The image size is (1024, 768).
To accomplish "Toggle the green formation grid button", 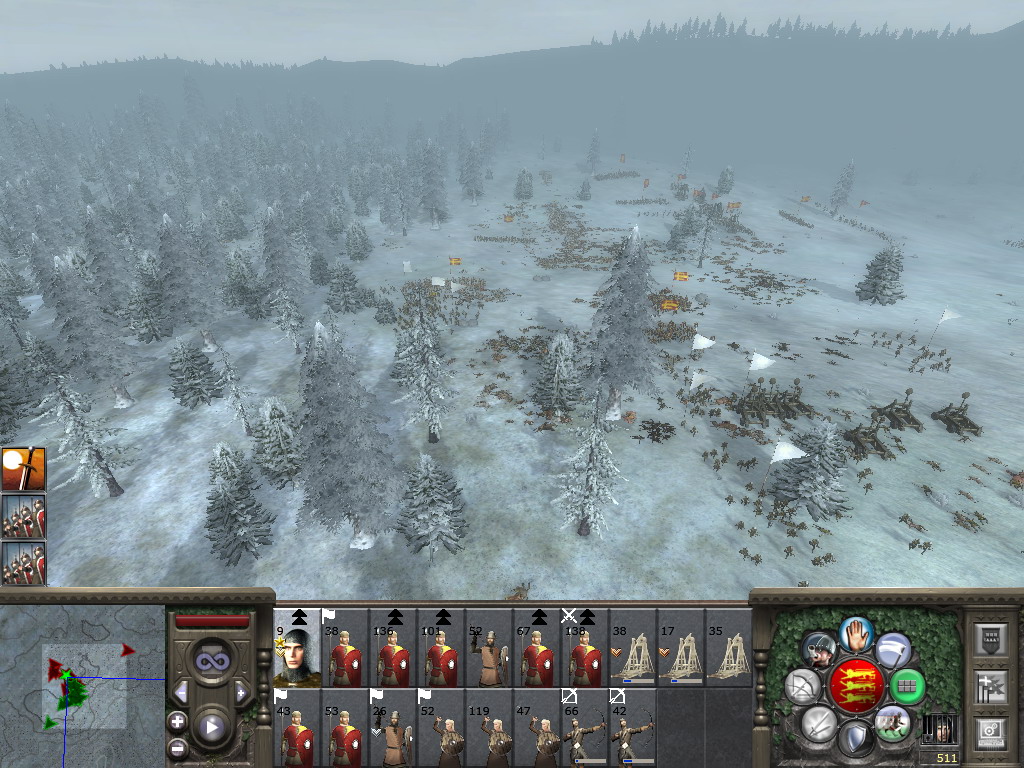I will click(907, 686).
